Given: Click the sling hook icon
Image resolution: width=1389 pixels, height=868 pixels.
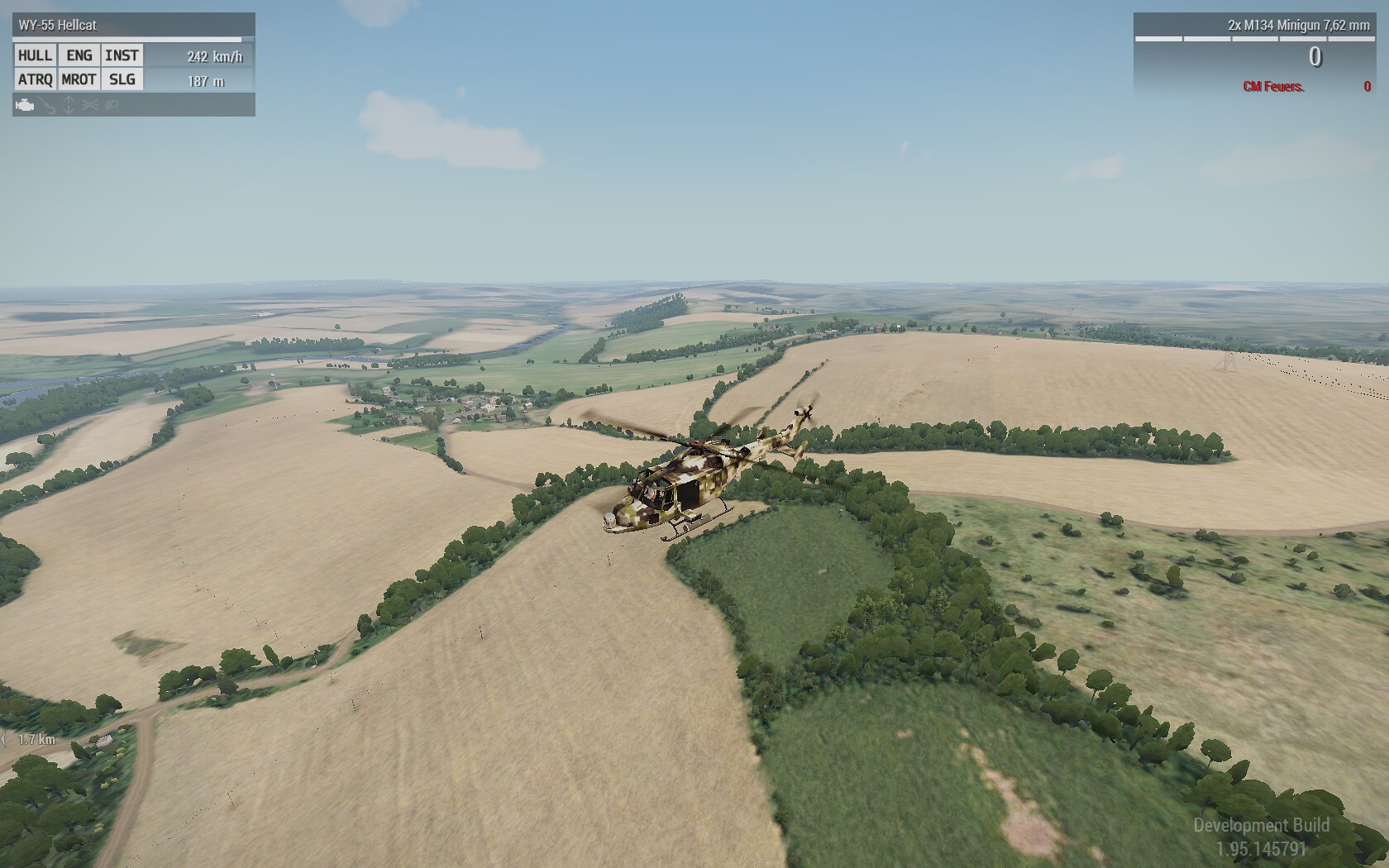Looking at the screenshot, I should click(x=47, y=105).
